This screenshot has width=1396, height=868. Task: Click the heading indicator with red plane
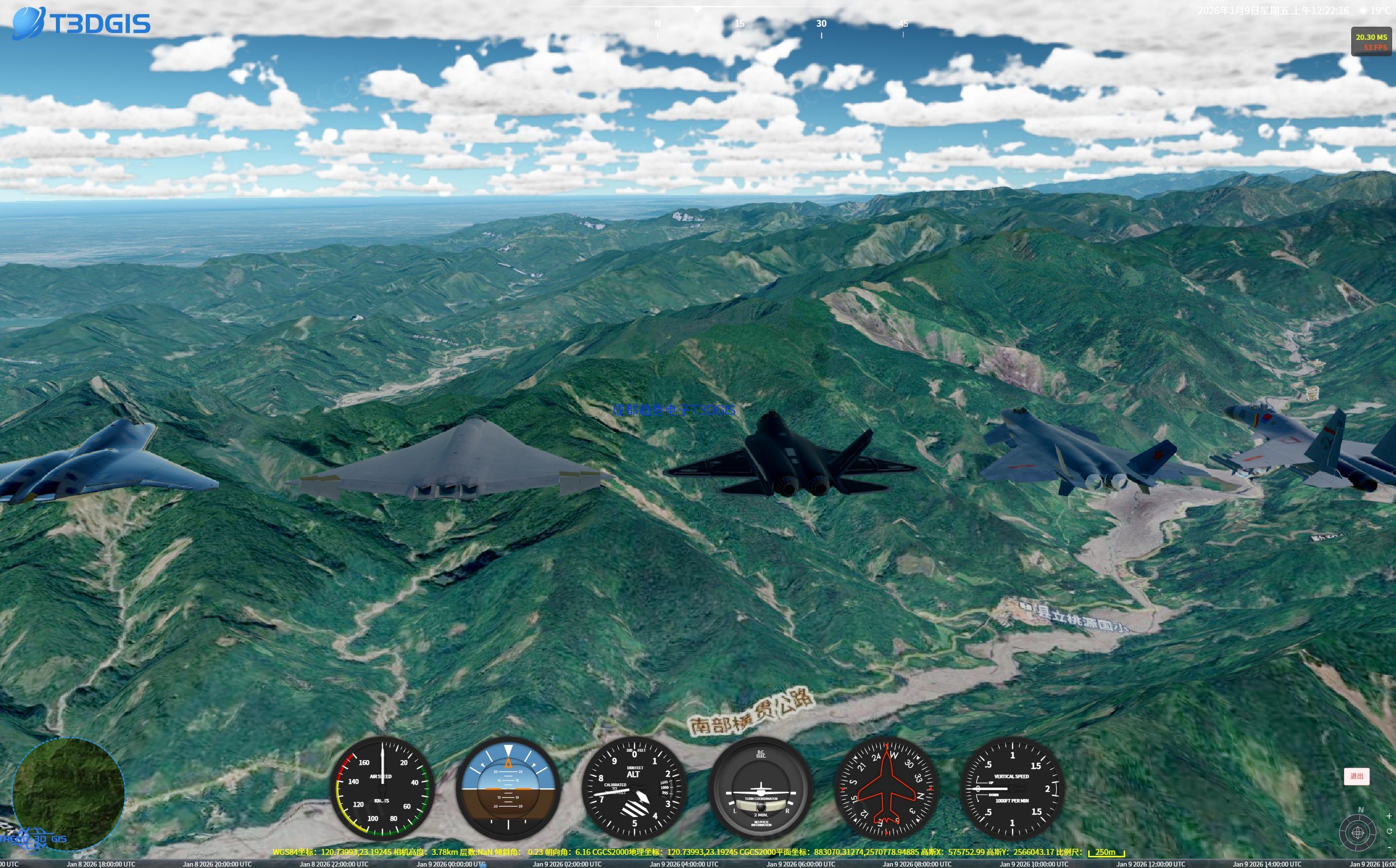[x=886, y=788]
